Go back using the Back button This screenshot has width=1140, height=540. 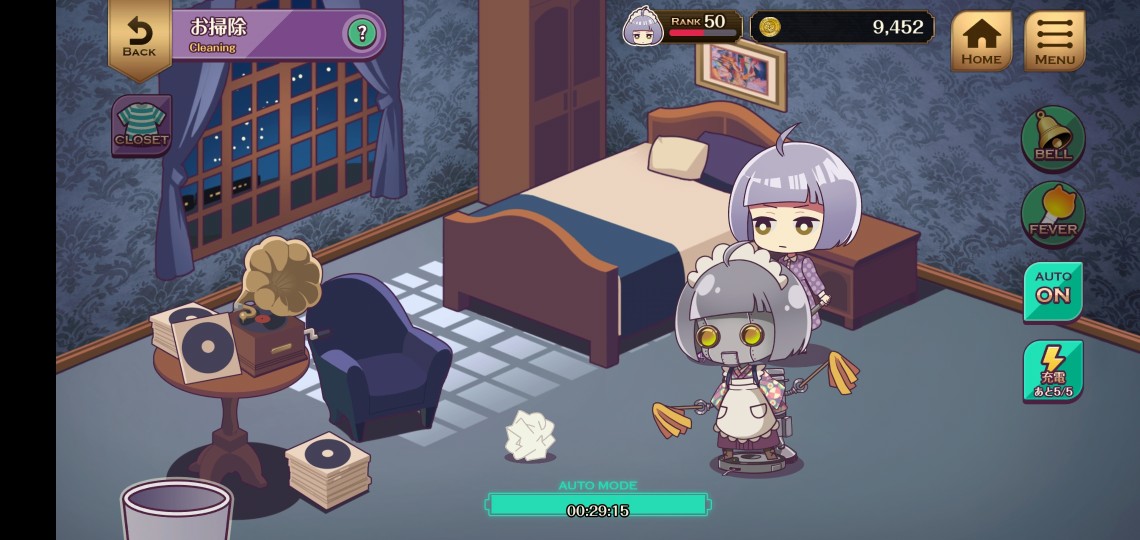tap(139, 35)
